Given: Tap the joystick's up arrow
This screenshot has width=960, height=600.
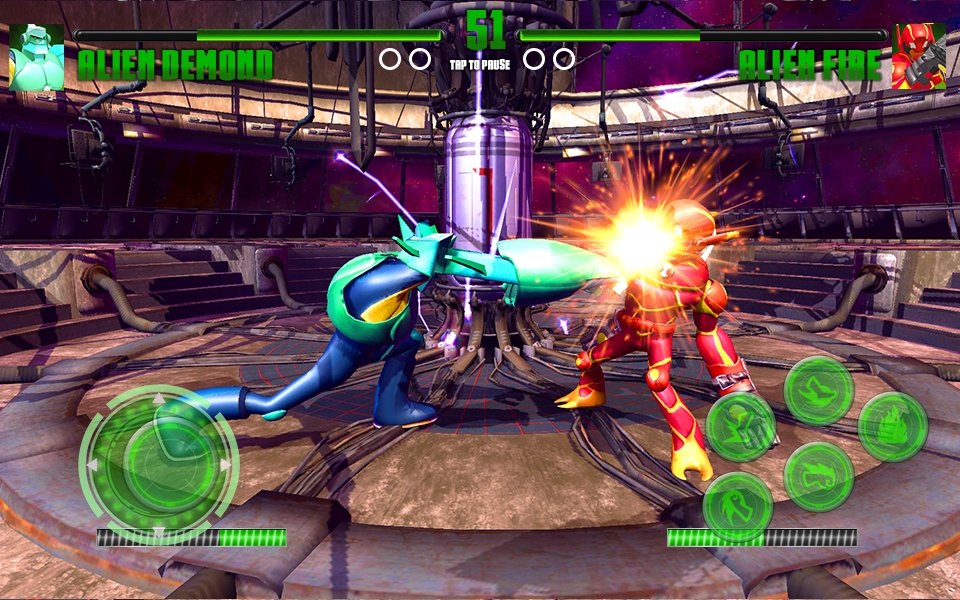Looking at the screenshot, I should point(158,400).
